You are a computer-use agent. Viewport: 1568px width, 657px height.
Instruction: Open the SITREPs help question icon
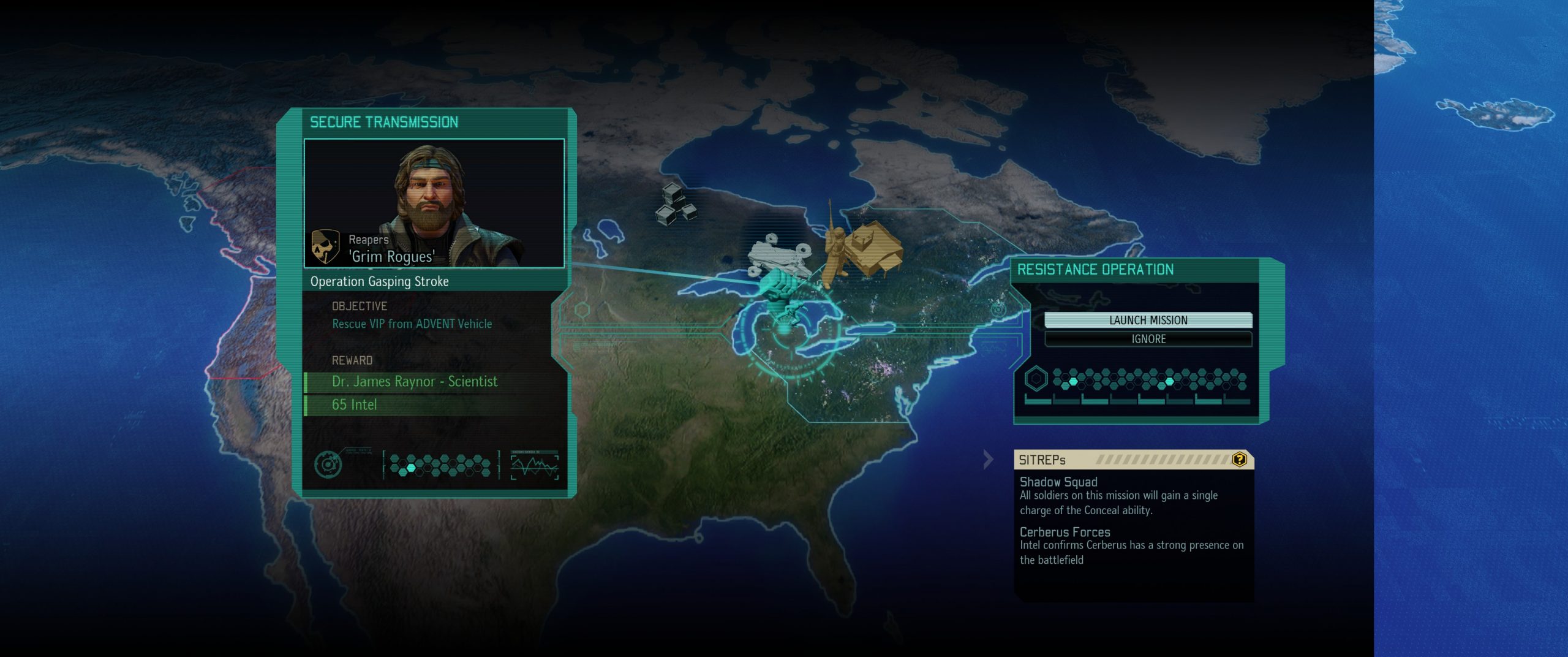pos(1239,459)
